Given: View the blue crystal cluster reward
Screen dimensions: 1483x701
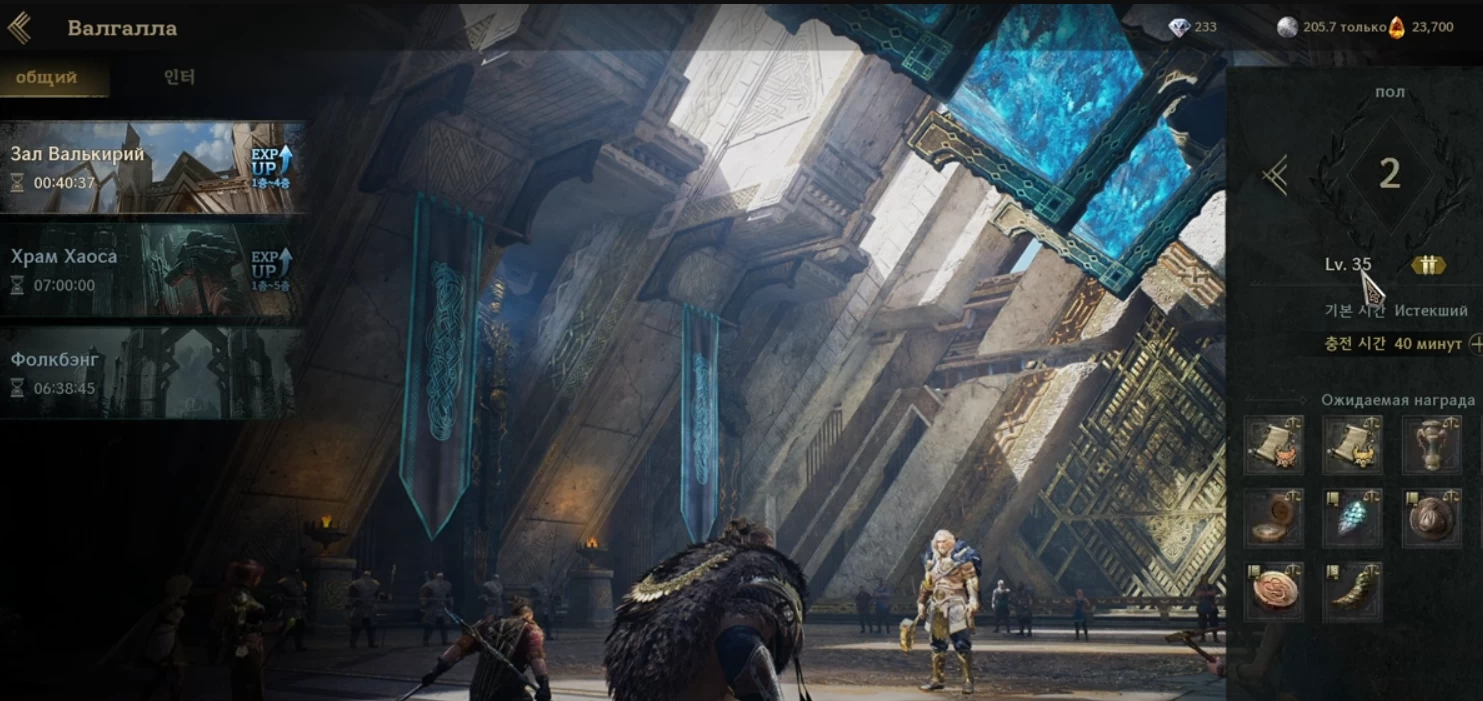Looking at the screenshot, I should pyautogui.click(x=1352, y=518).
